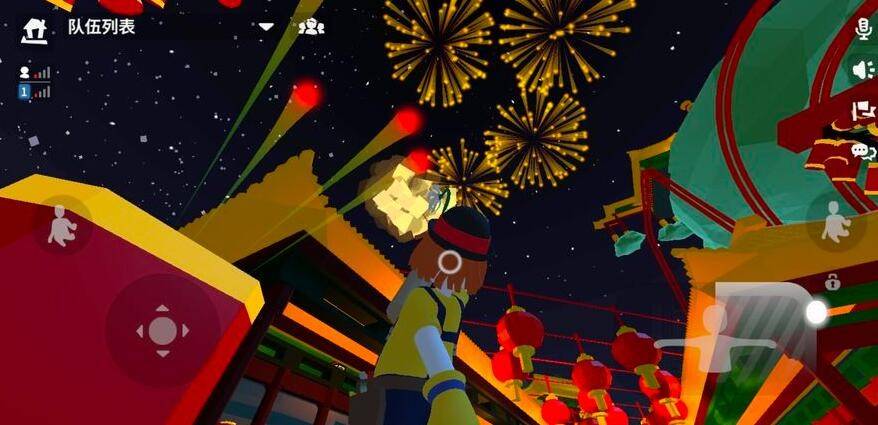Image resolution: width=878 pixels, height=425 pixels.
Task: Open the group members icon
Action: point(312,26)
